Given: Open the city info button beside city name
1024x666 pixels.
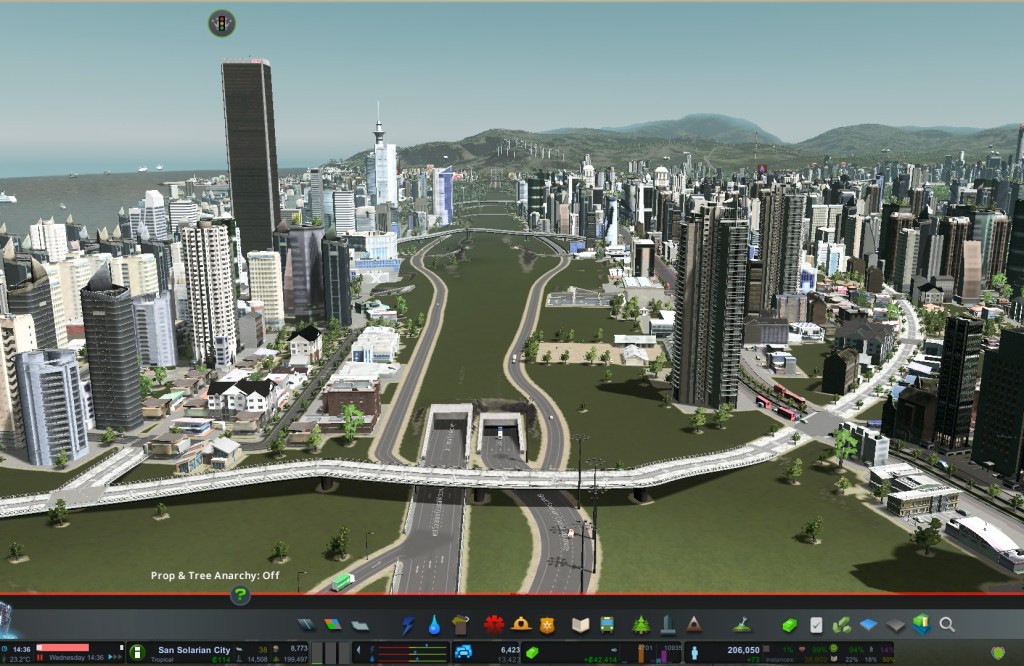Looking at the screenshot, I should pyautogui.click(x=138, y=652).
